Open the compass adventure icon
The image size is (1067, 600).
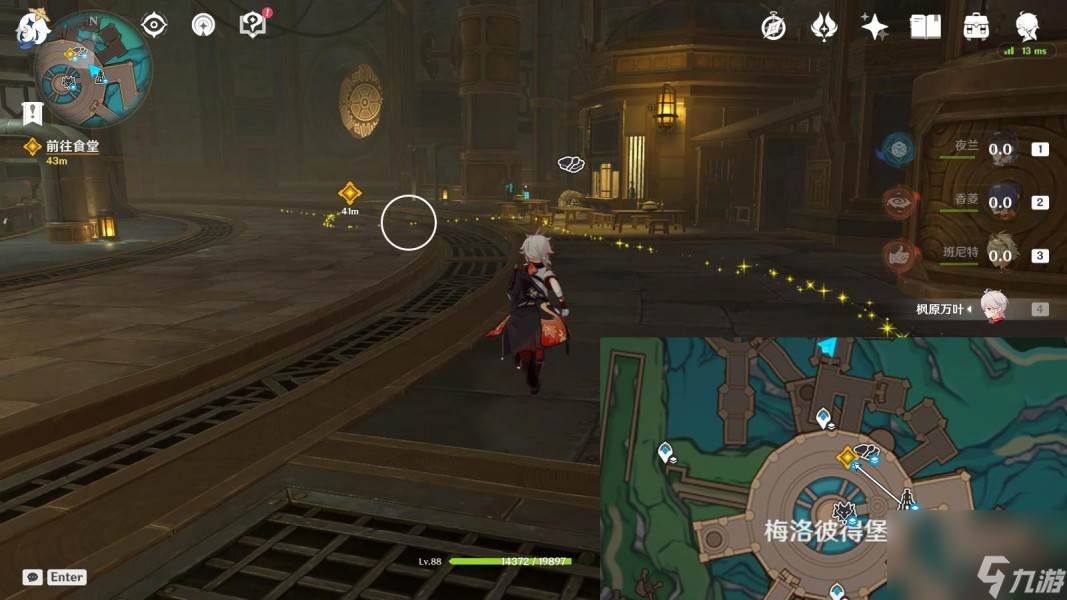pos(773,27)
